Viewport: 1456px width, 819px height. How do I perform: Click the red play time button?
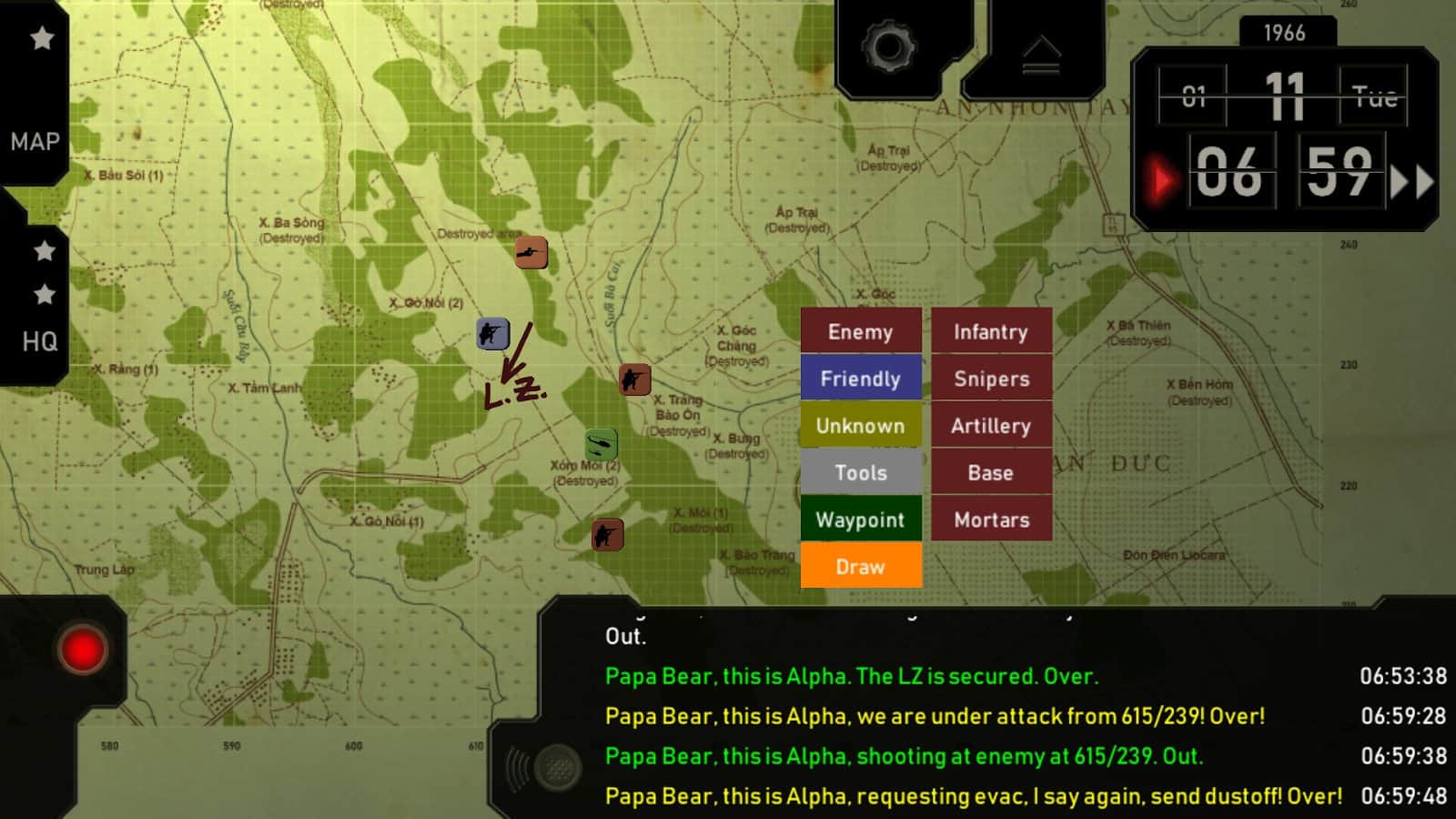point(1161,181)
